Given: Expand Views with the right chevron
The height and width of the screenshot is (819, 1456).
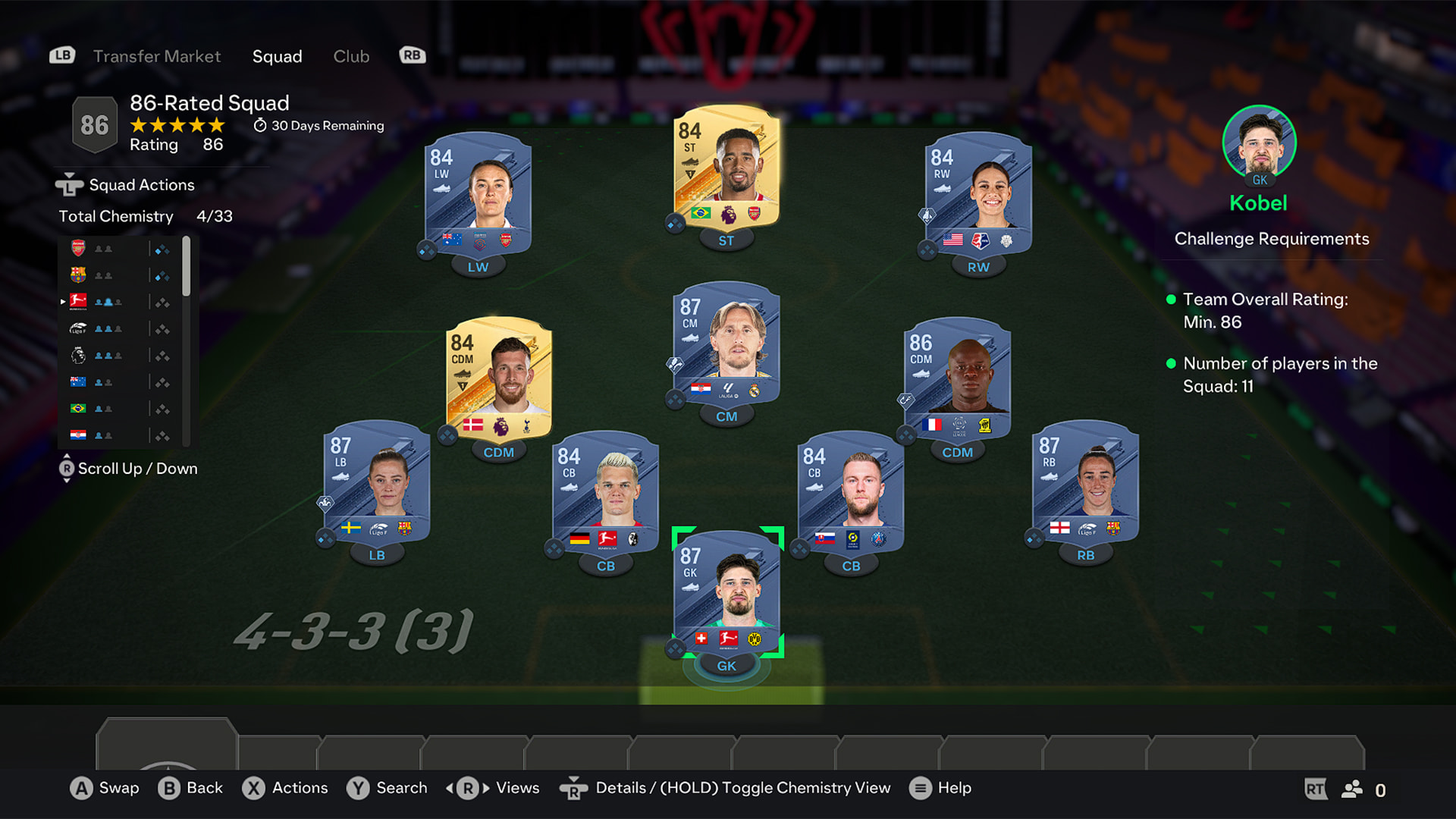Looking at the screenshot, I should [485, 789].
